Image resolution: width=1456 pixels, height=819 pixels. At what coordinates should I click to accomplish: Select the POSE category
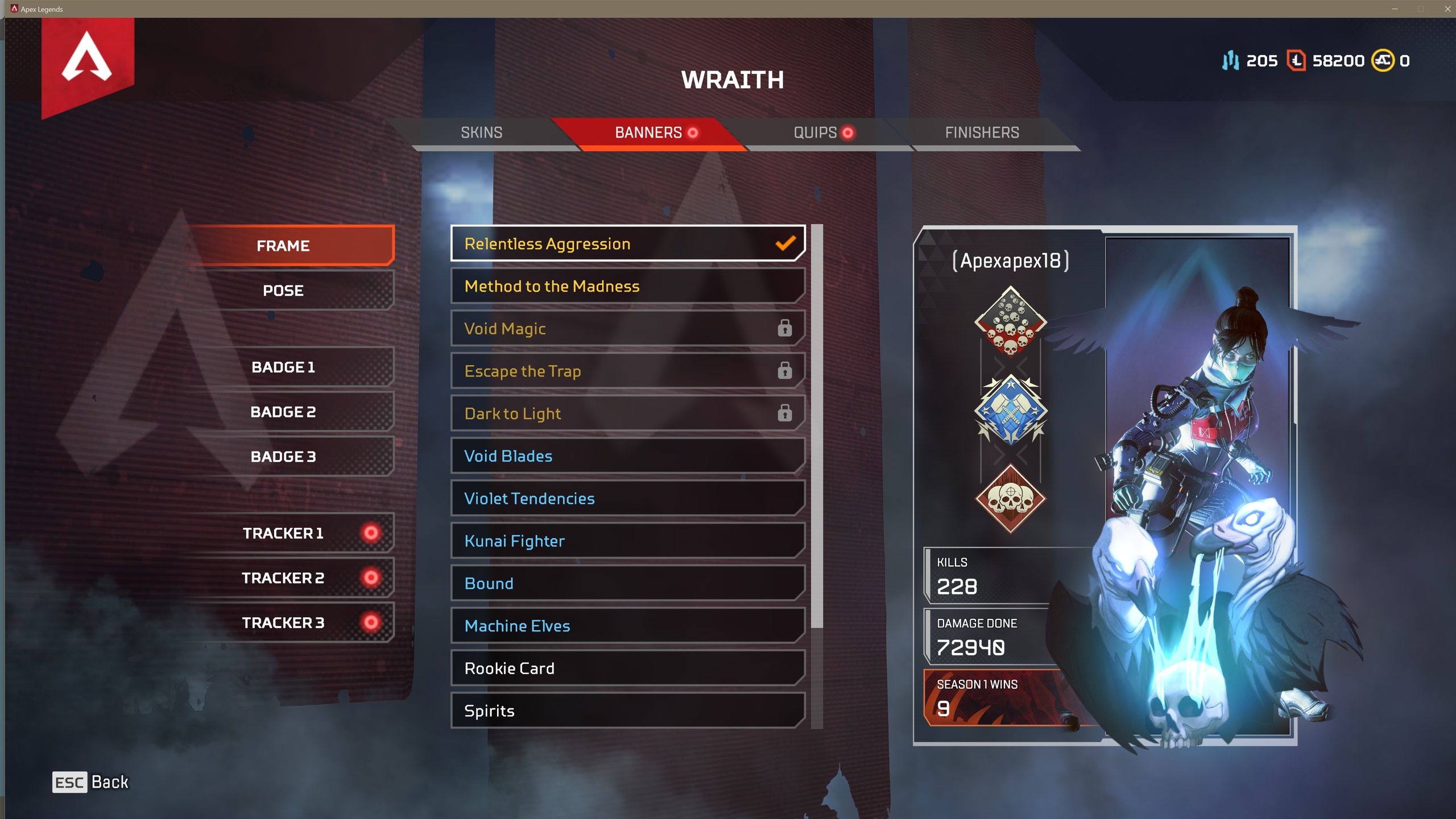tap(284, 290)
